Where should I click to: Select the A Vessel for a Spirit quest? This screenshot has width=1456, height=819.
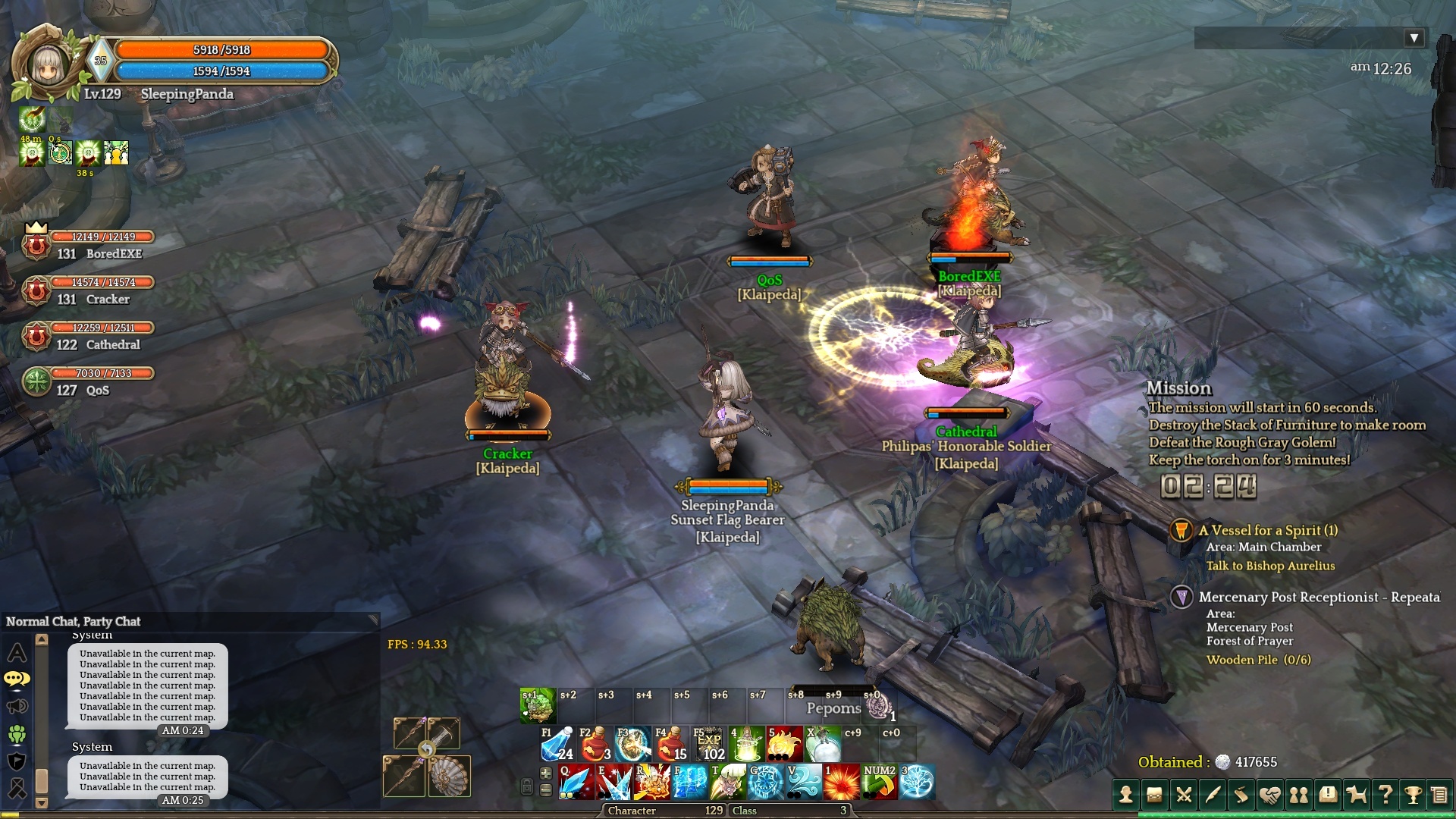click(x=1267, y=530)
